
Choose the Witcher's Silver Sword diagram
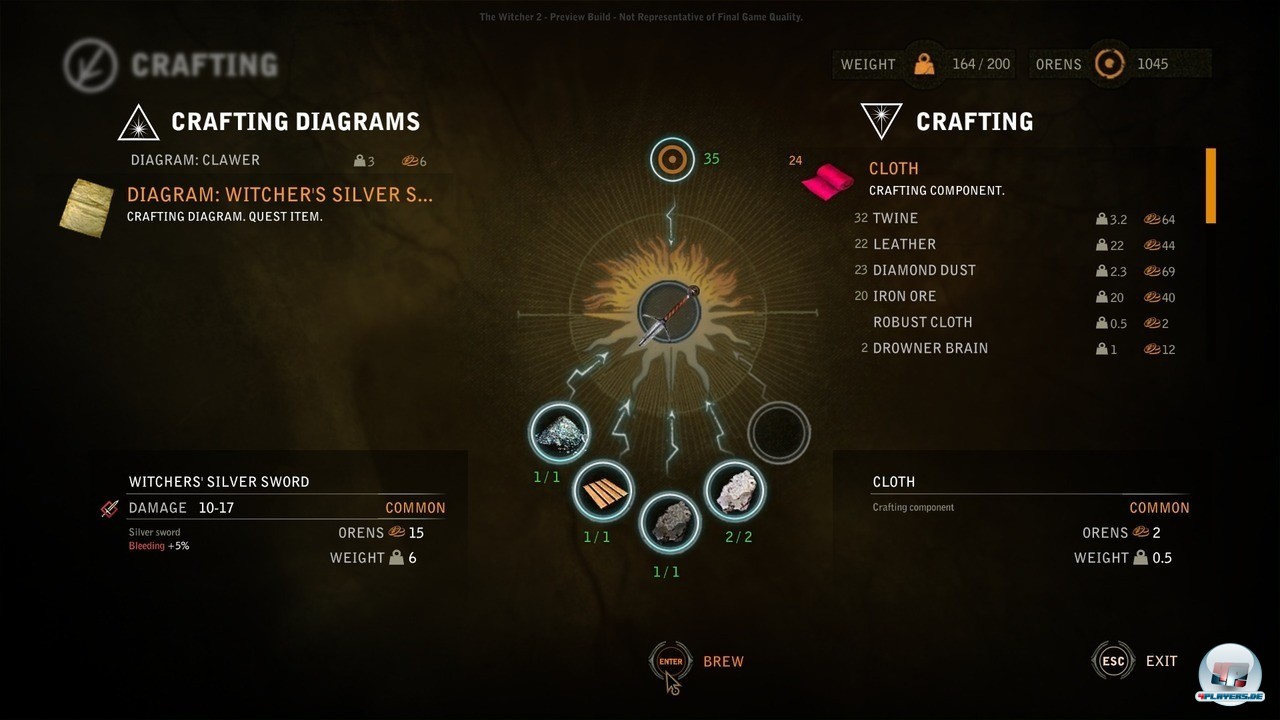pyautogui.click(x=280, y=195)
